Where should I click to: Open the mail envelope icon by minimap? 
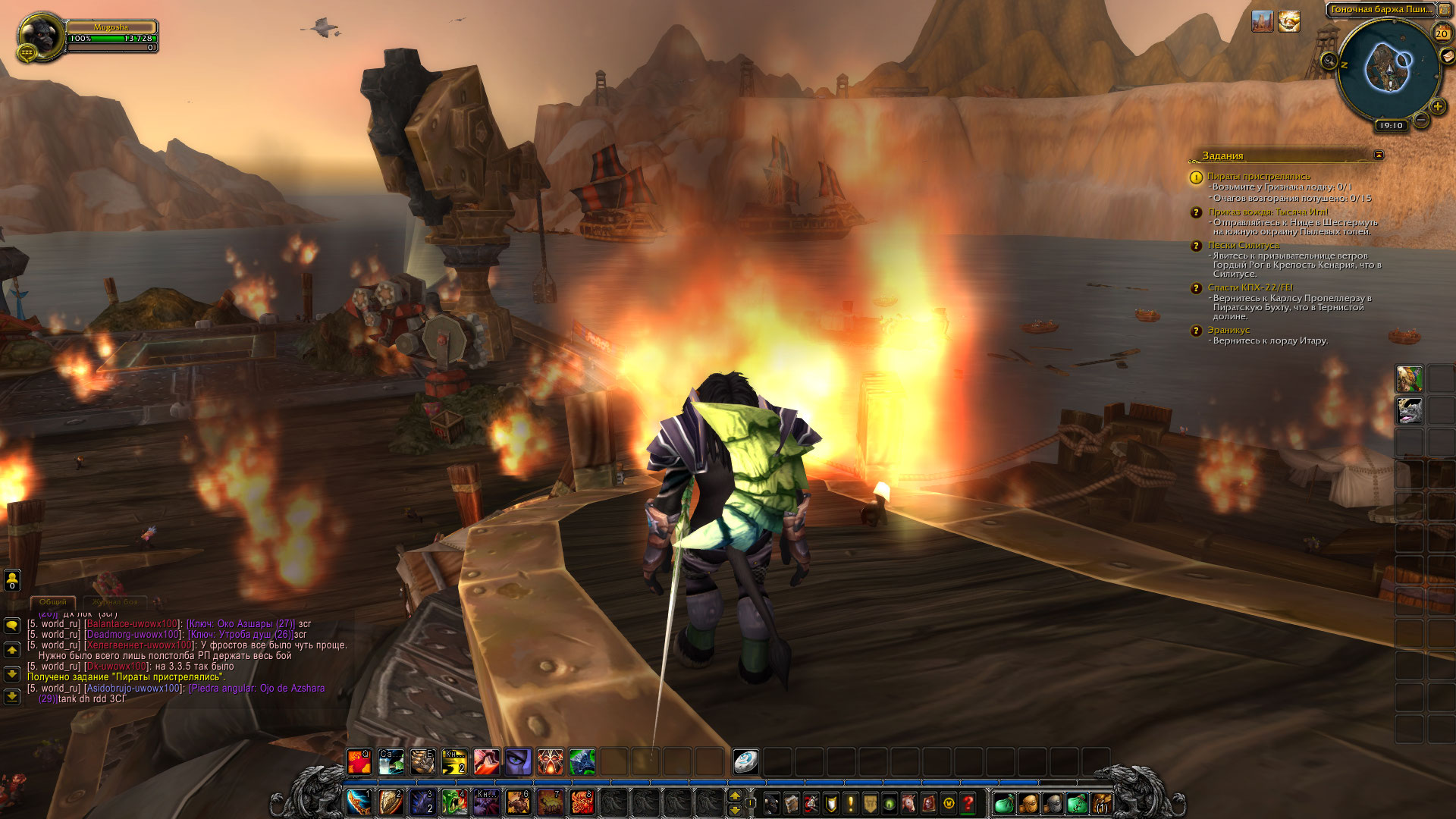click(1447, 57)
